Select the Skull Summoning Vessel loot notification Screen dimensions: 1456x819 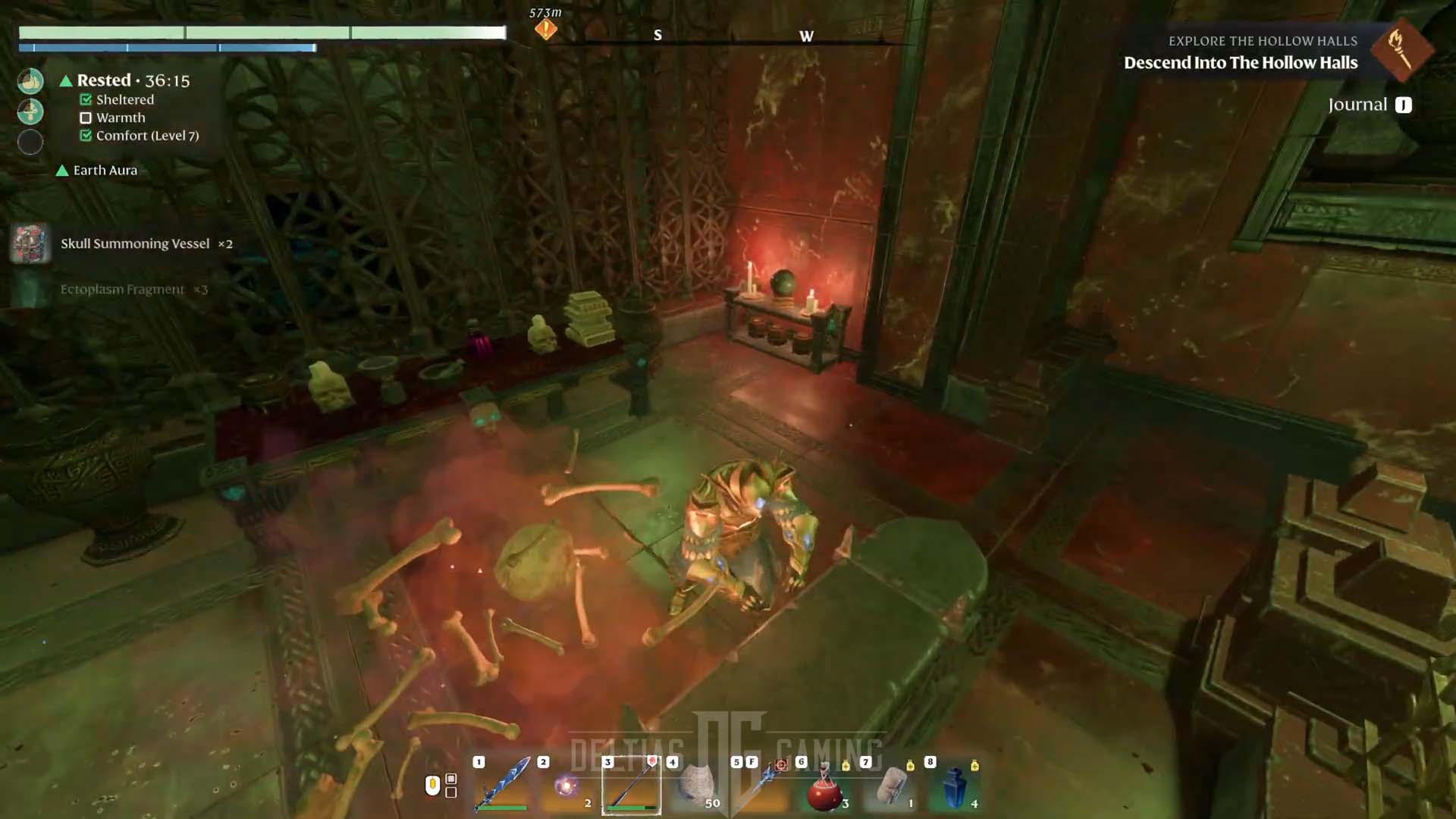point(135,243)
